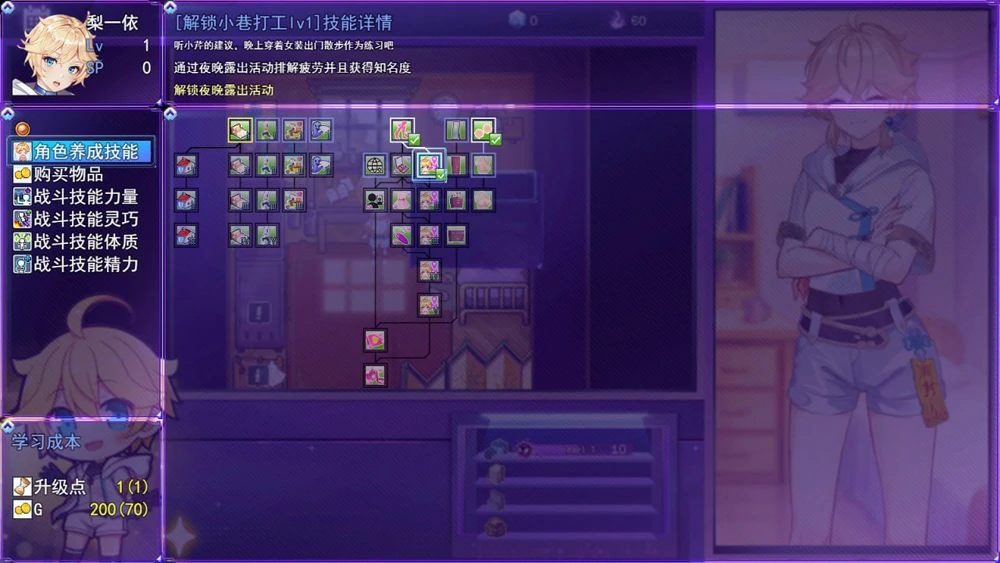Open the 战斗技能精力 category

(85, 265)
